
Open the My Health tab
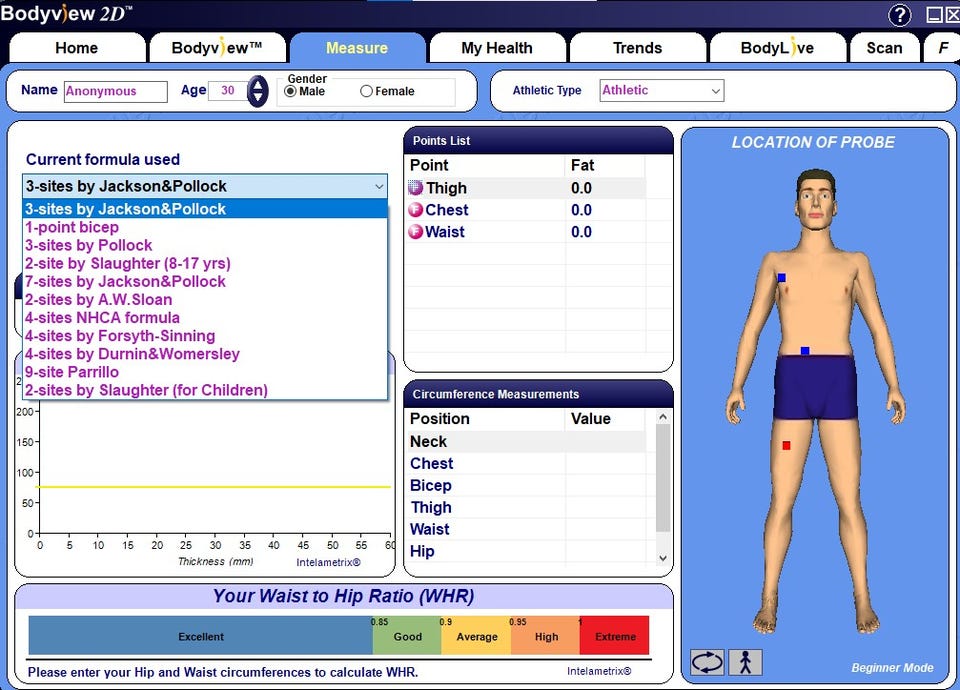click(x=496, y=48)
